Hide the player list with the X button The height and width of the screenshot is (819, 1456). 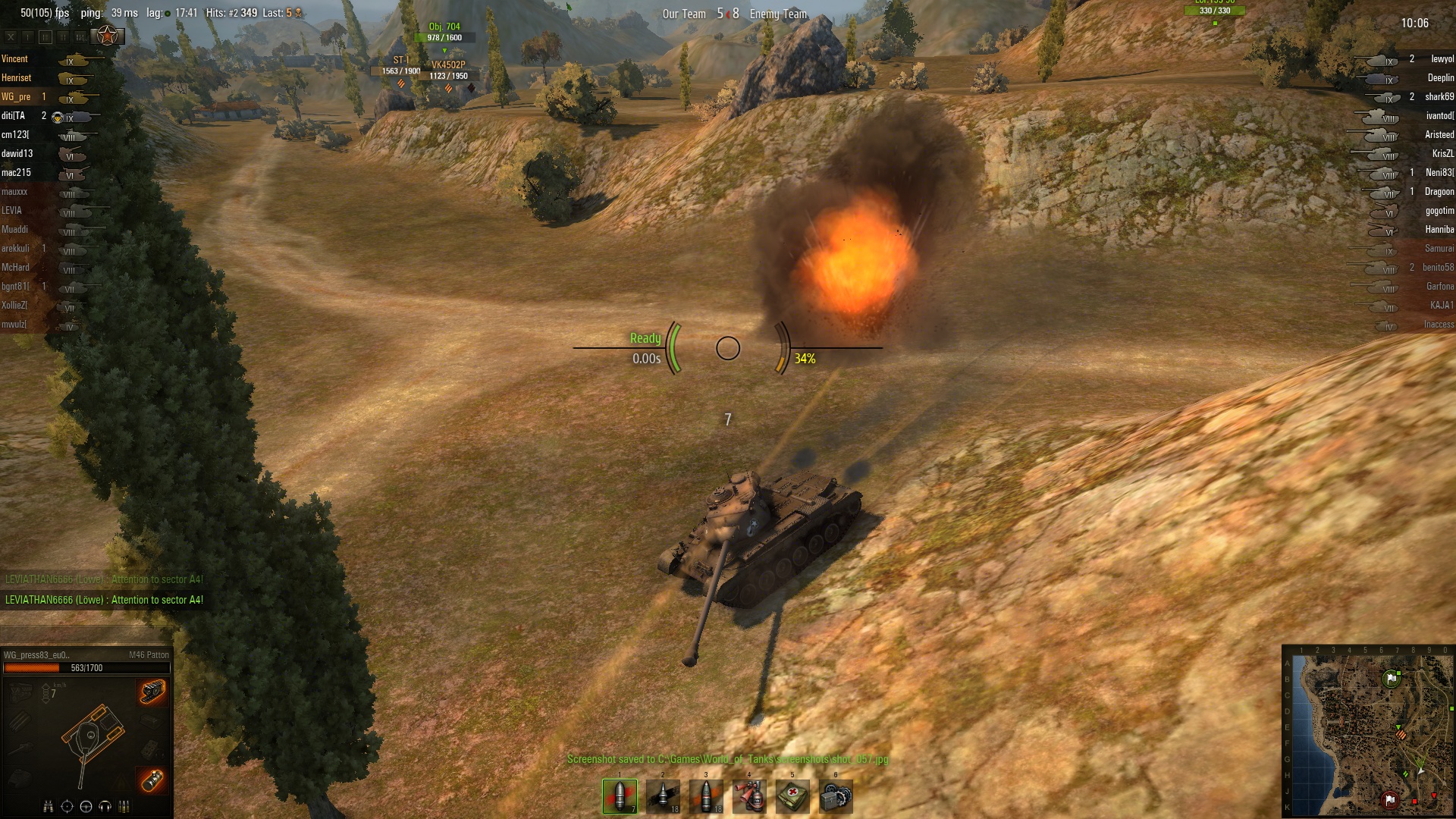coord(11,36)
